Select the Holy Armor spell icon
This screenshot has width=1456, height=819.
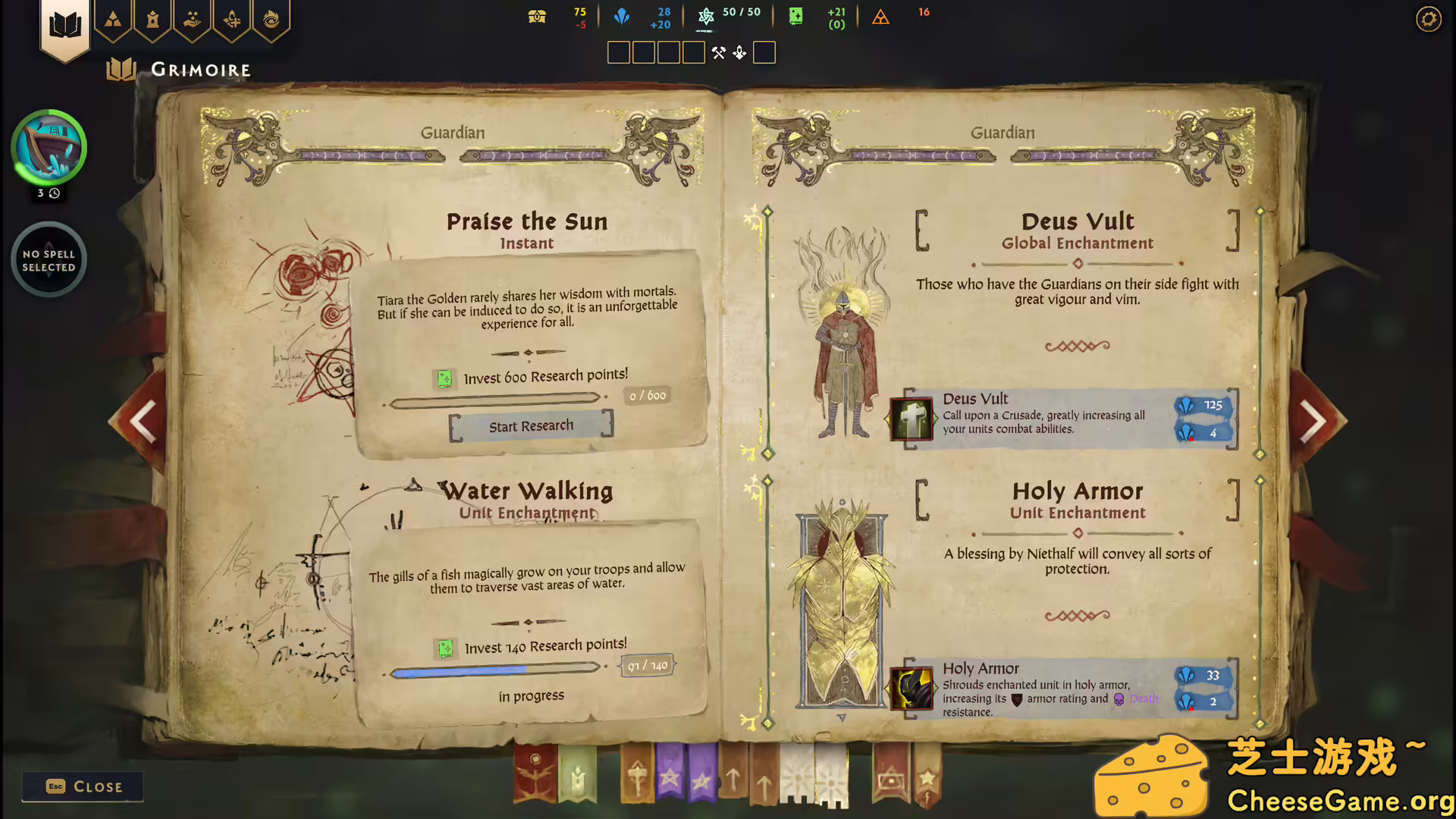(911, 689)
